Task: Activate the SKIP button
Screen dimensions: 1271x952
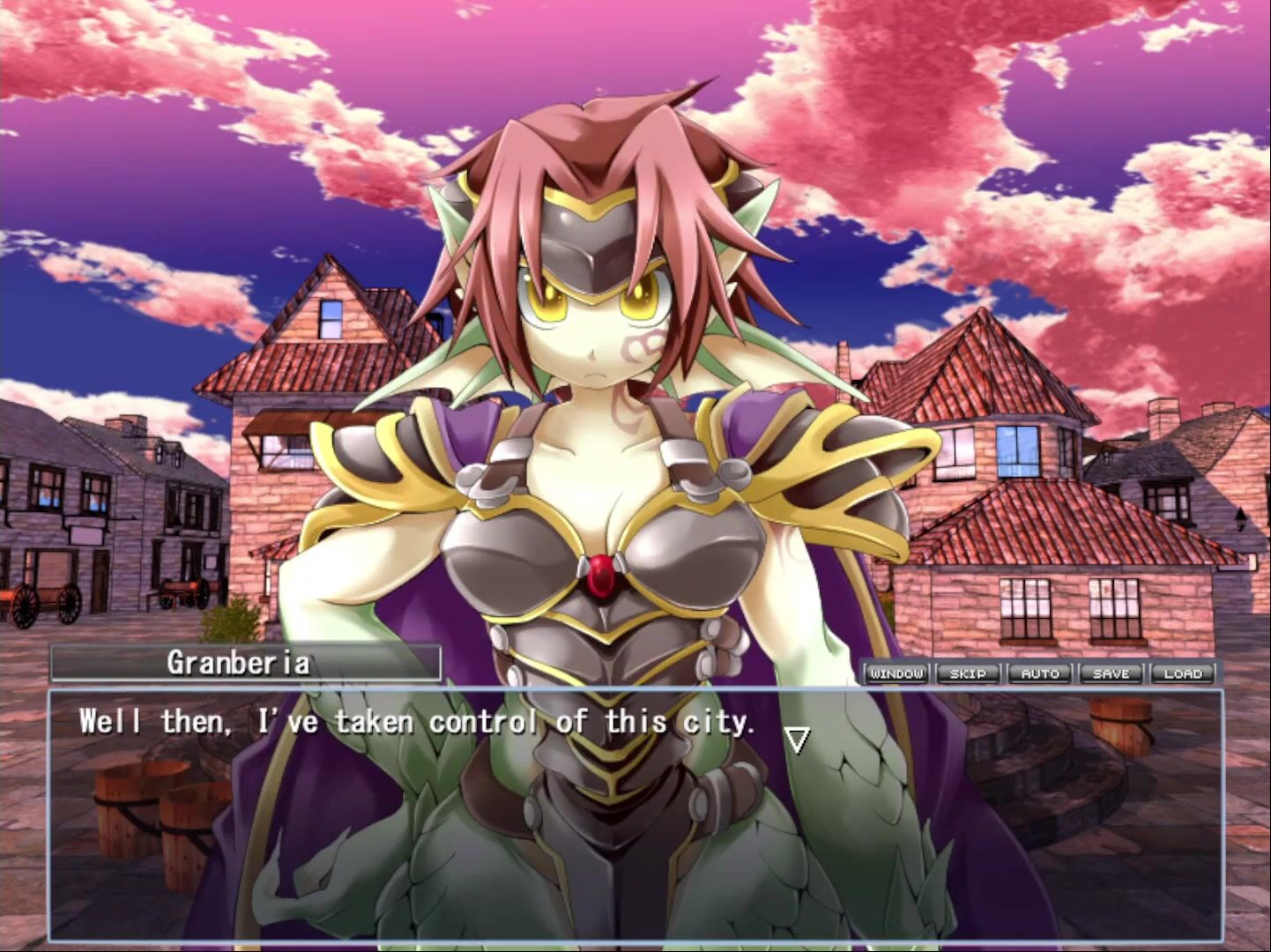Action: (x=968, y=673)
